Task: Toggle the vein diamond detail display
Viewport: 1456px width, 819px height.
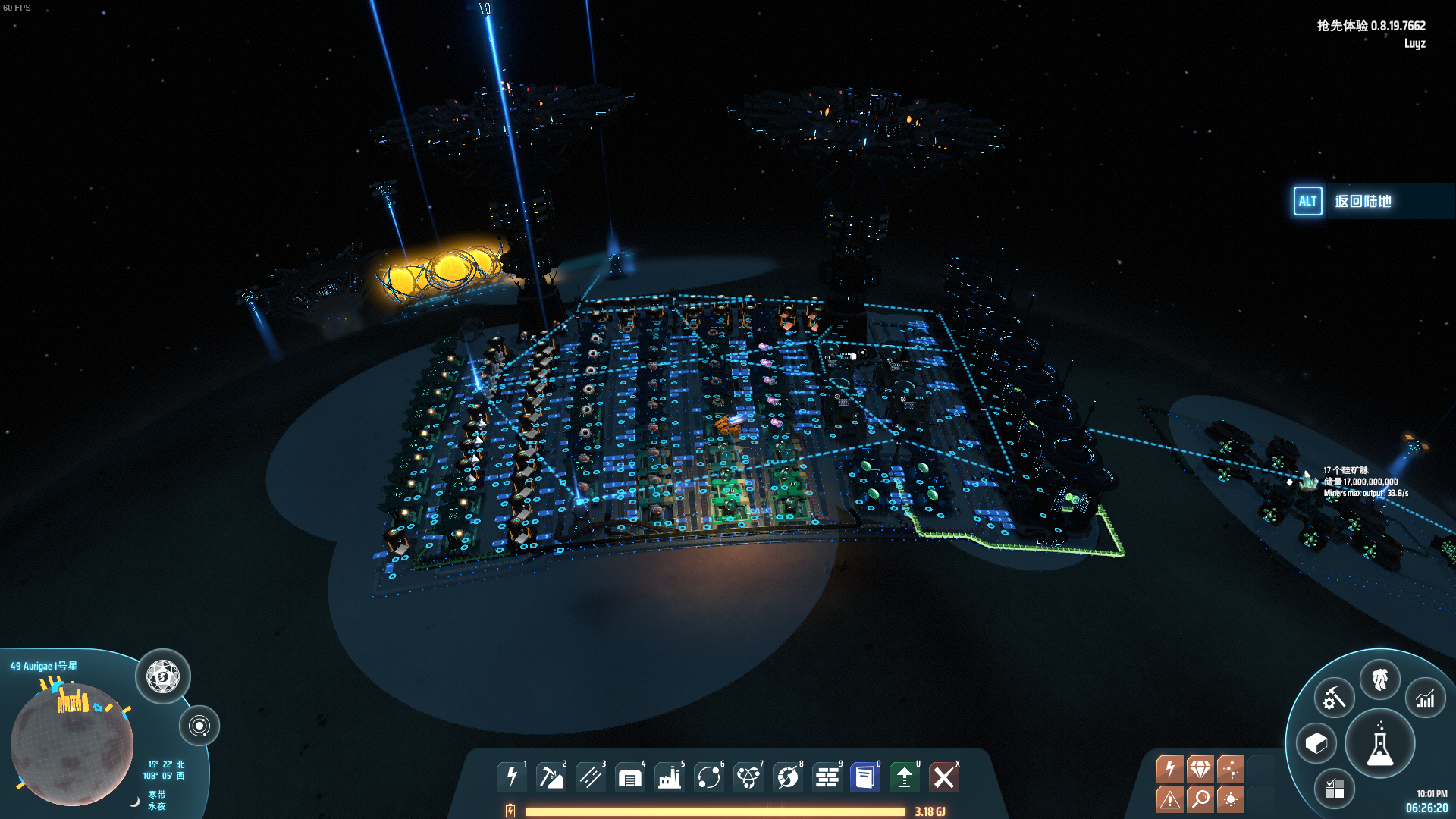Action: pyautogui.click(x=1200, y=769)
